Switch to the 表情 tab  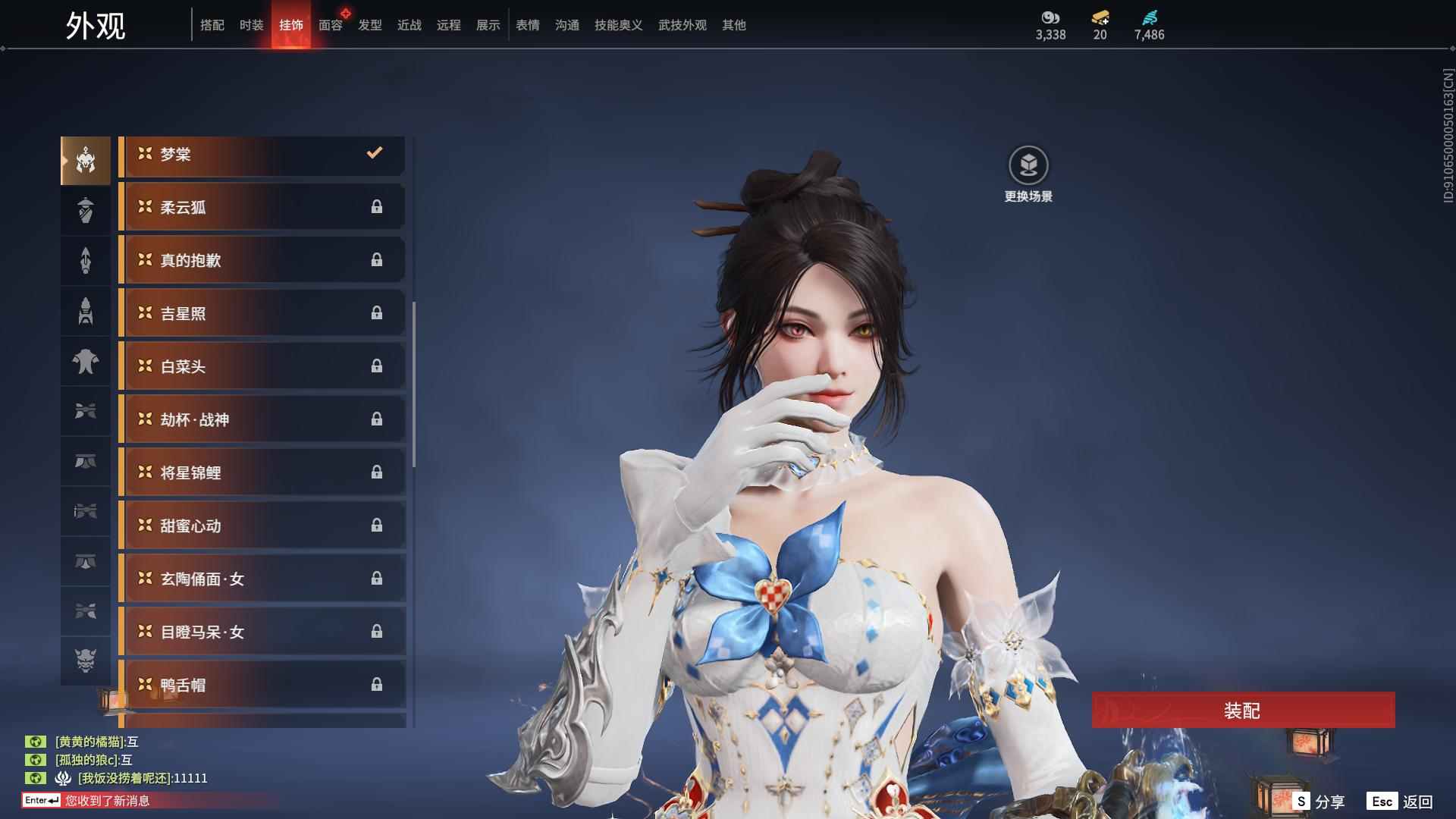coord(528,25)
